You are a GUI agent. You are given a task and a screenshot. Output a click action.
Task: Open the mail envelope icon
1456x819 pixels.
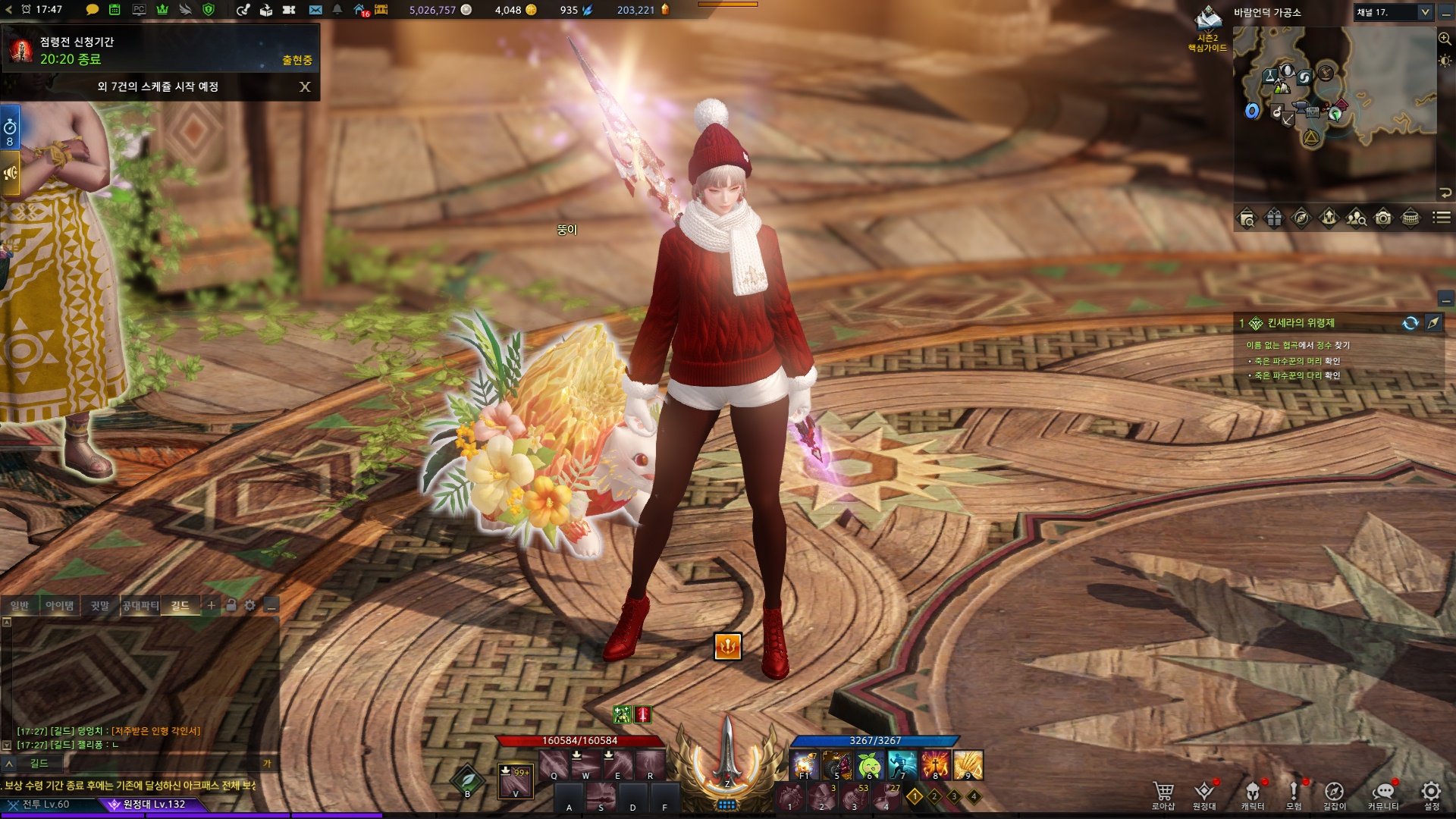click(x=315, y=10)
